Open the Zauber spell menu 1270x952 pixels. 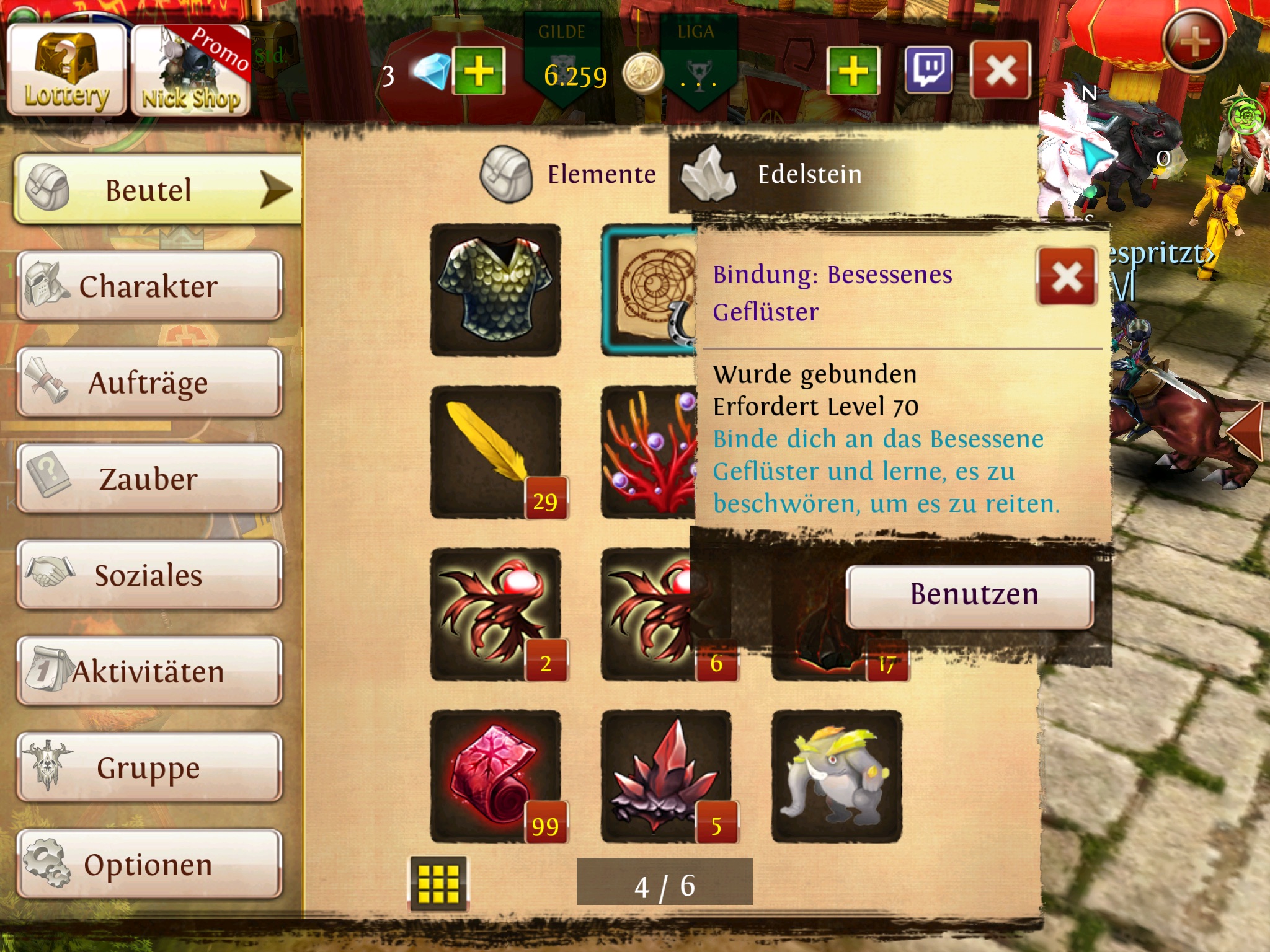(149, 478)
